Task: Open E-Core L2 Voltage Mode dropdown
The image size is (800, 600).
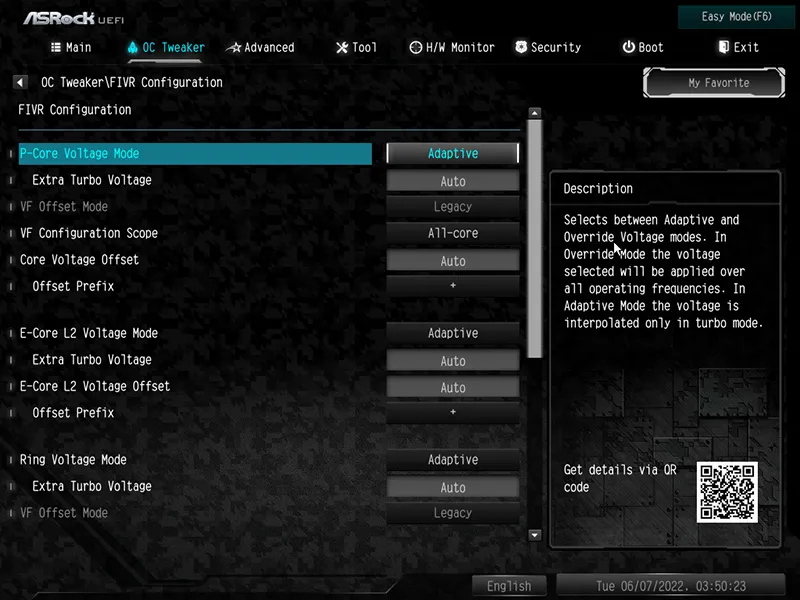Action: click(x=453, y=333)
